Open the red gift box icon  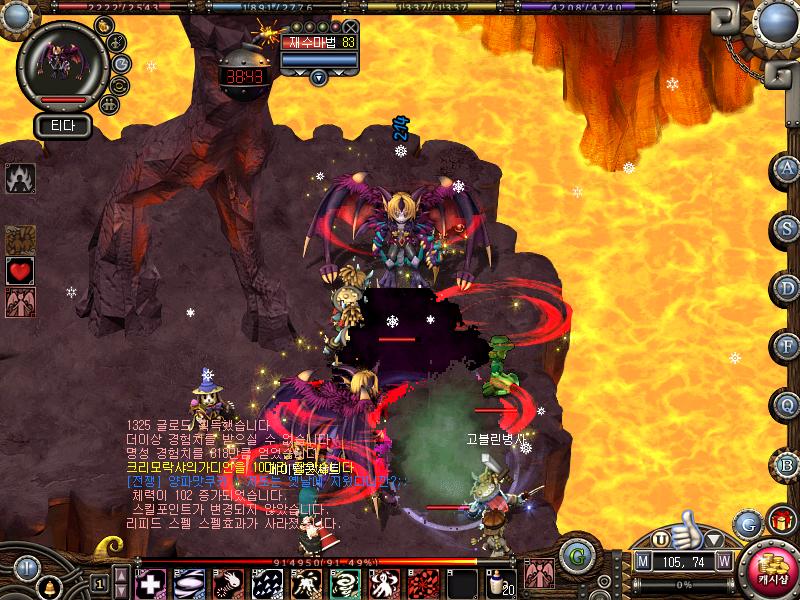780,520
